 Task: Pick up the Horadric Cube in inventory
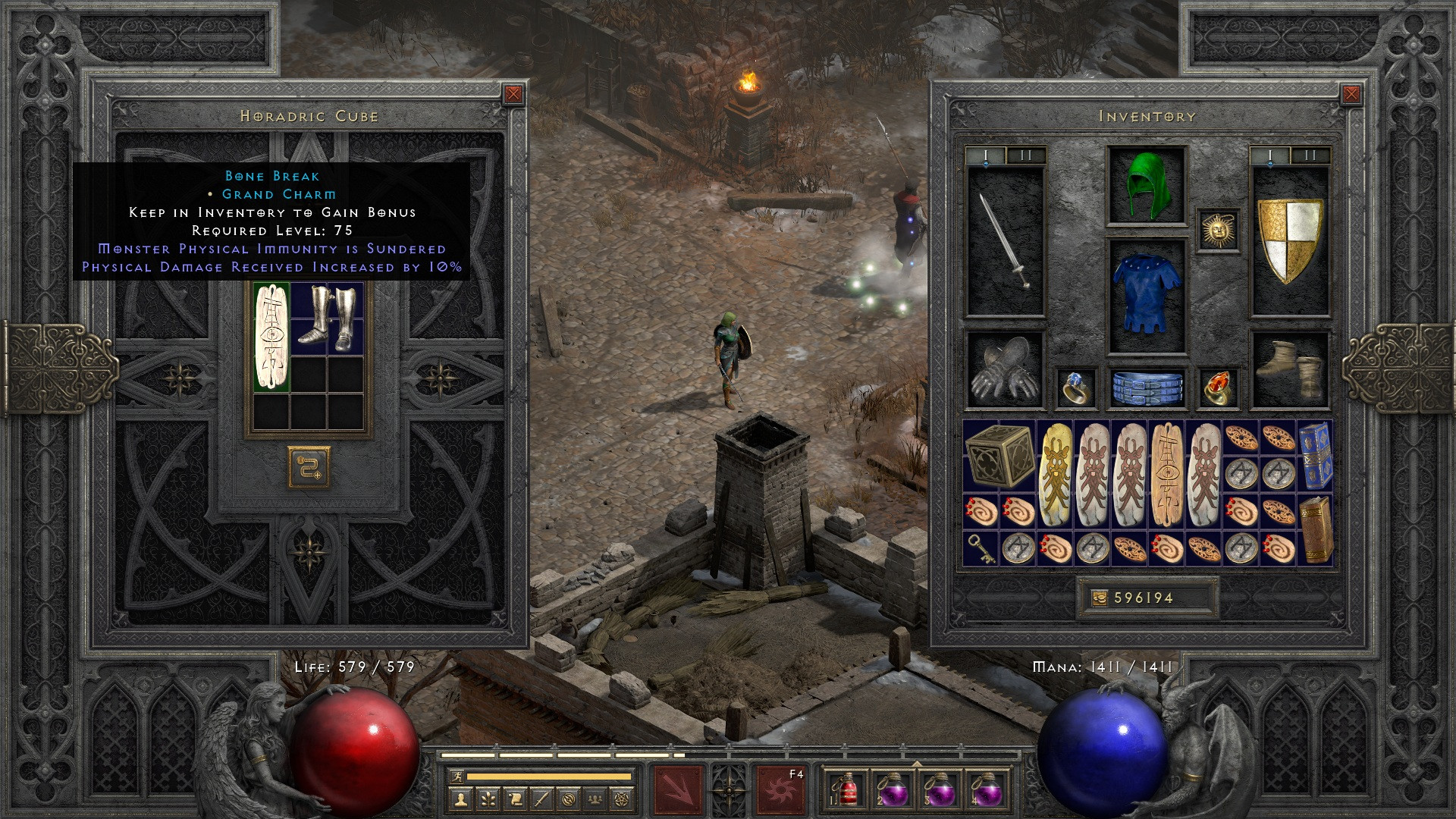click(999, 455)
